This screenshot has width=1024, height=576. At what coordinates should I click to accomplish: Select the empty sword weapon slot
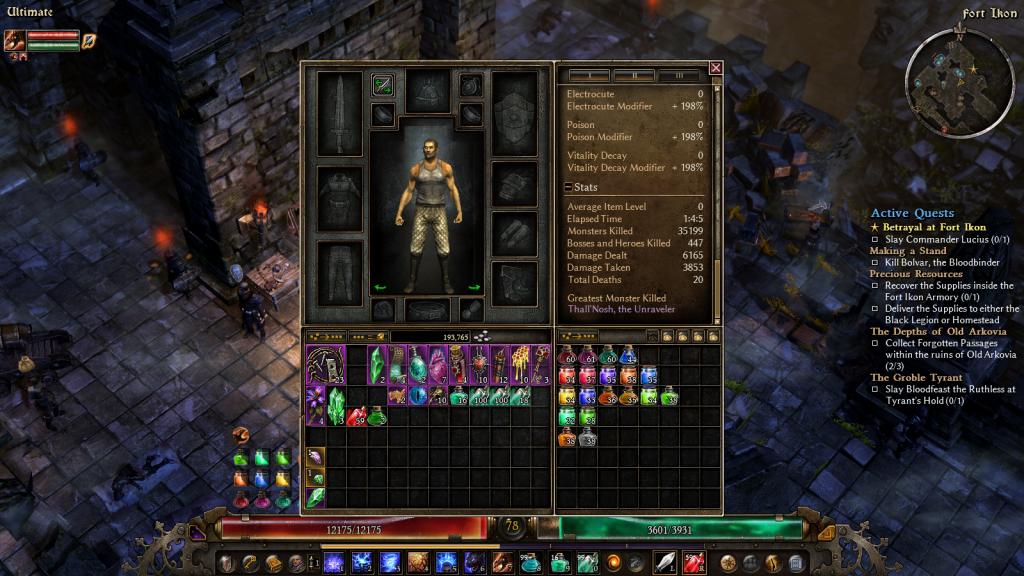(x=338, y=113)
